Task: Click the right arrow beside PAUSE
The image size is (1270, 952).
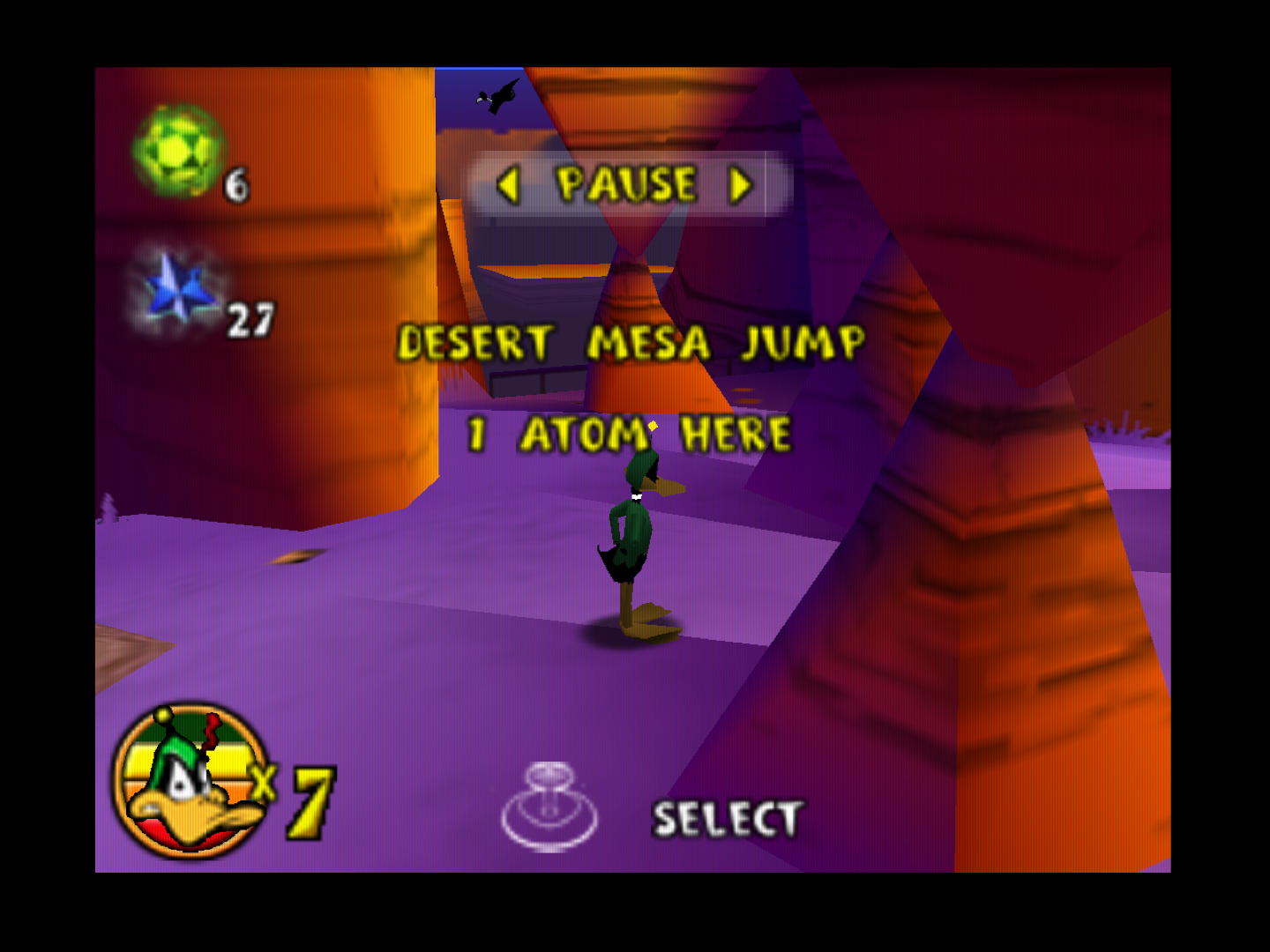Action: coord(741,186)
